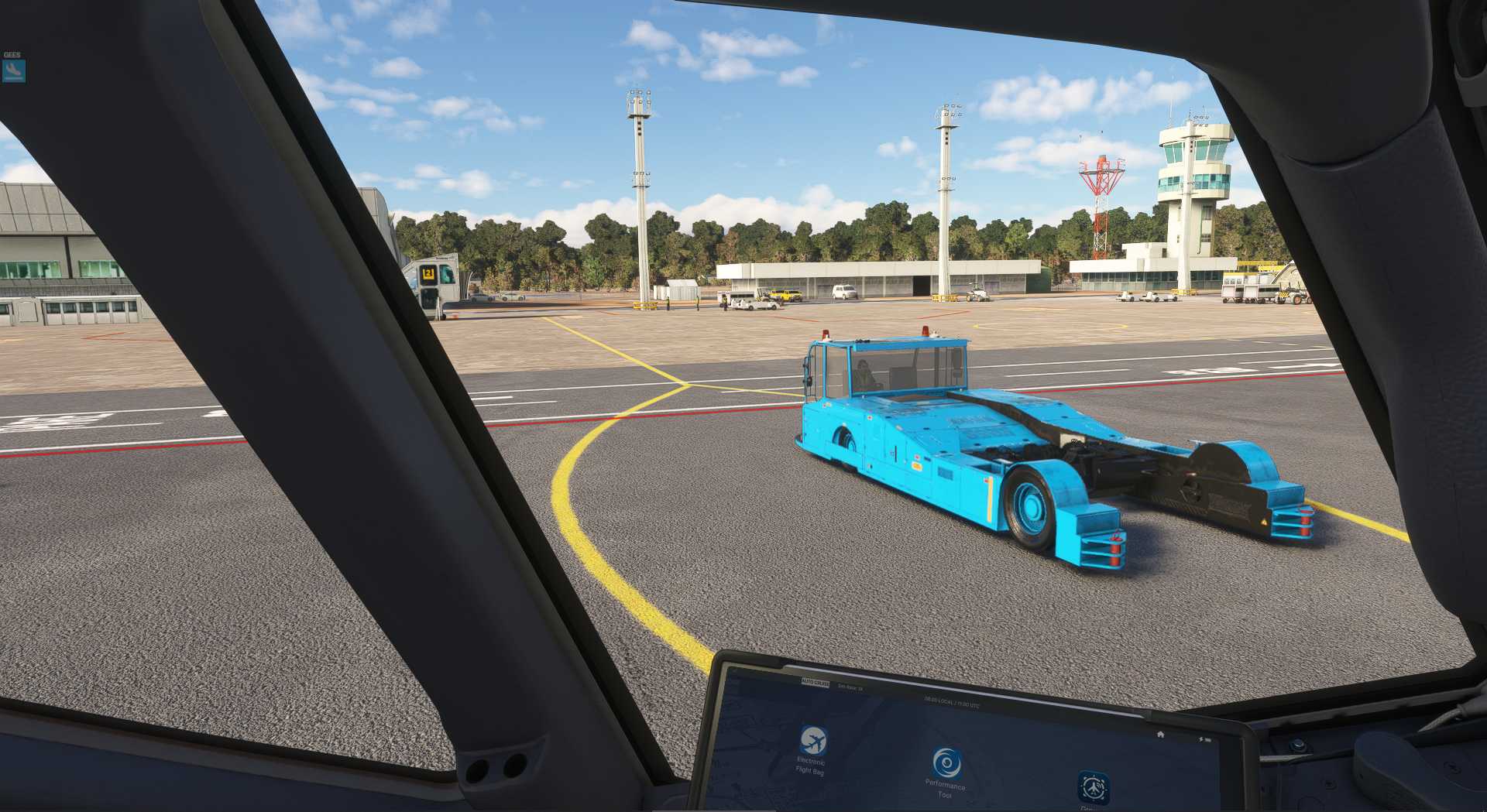Click the GEES overlay icon
Image resolution: width=1487 pixels, height=812 pixels.
click(13, 70)
